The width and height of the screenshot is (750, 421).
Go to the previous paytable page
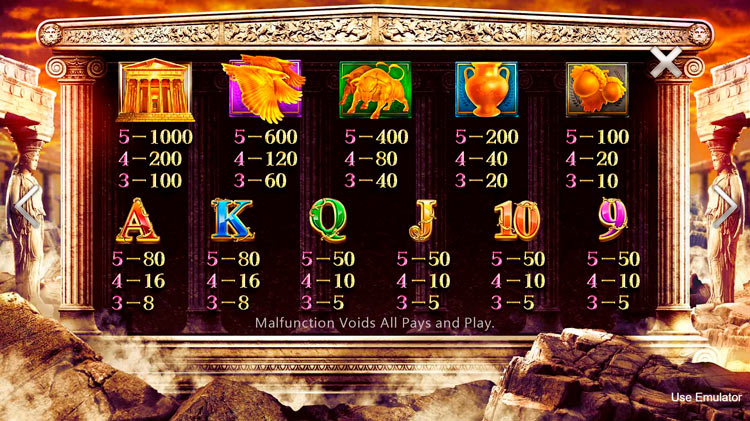[x=26, y=208]
